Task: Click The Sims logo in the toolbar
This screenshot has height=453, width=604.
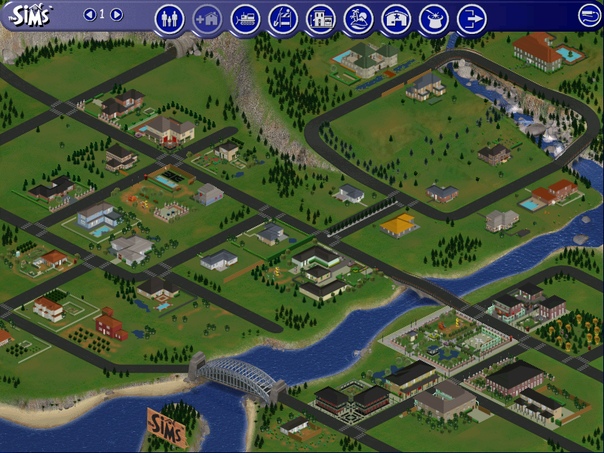Action: [x=28, y=14]
